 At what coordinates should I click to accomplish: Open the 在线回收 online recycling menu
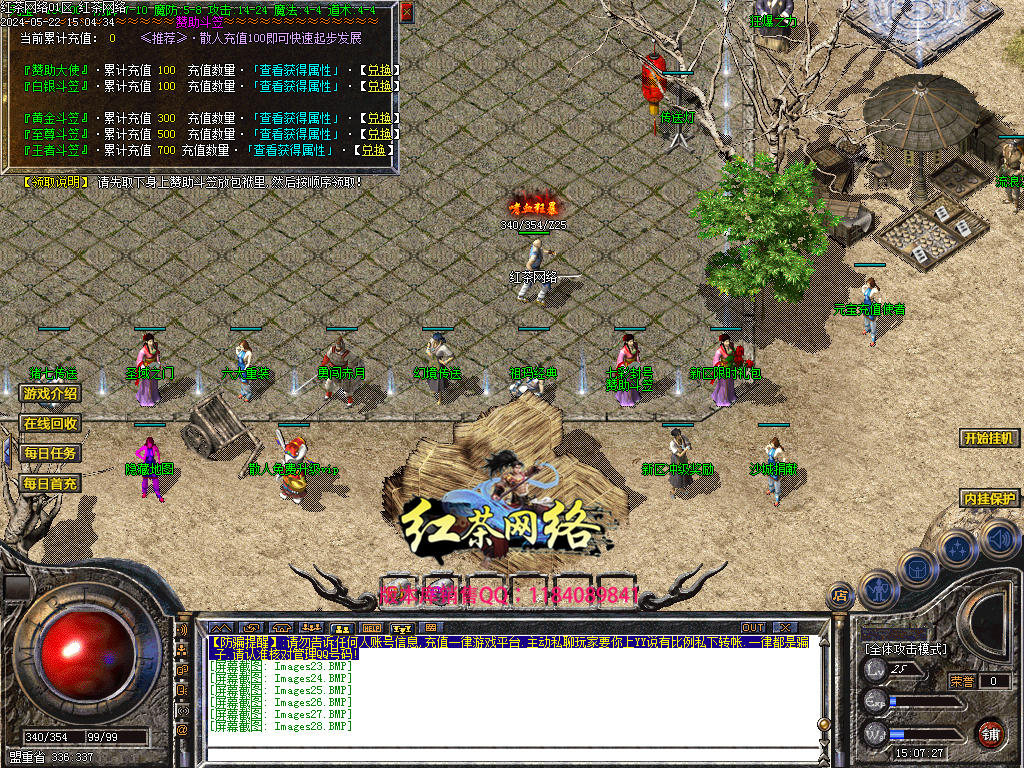coord(49,424)
